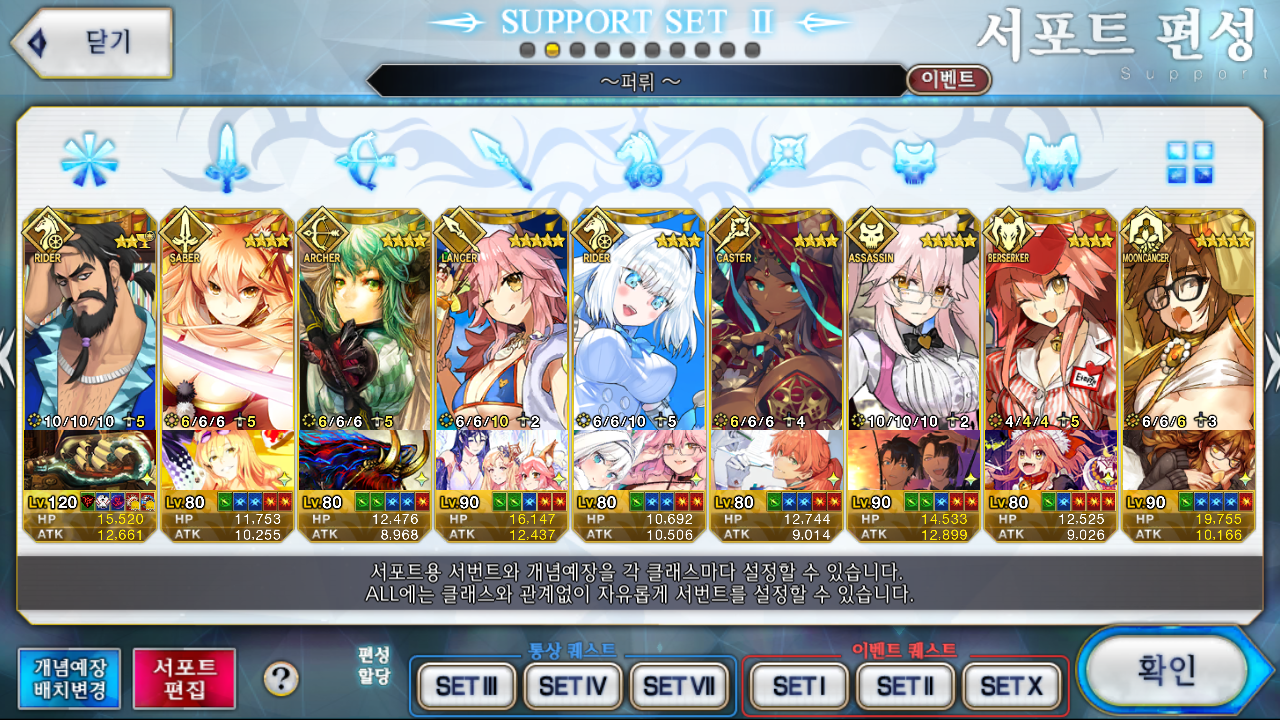Select the Saber servant card

[x=227, y=330]
